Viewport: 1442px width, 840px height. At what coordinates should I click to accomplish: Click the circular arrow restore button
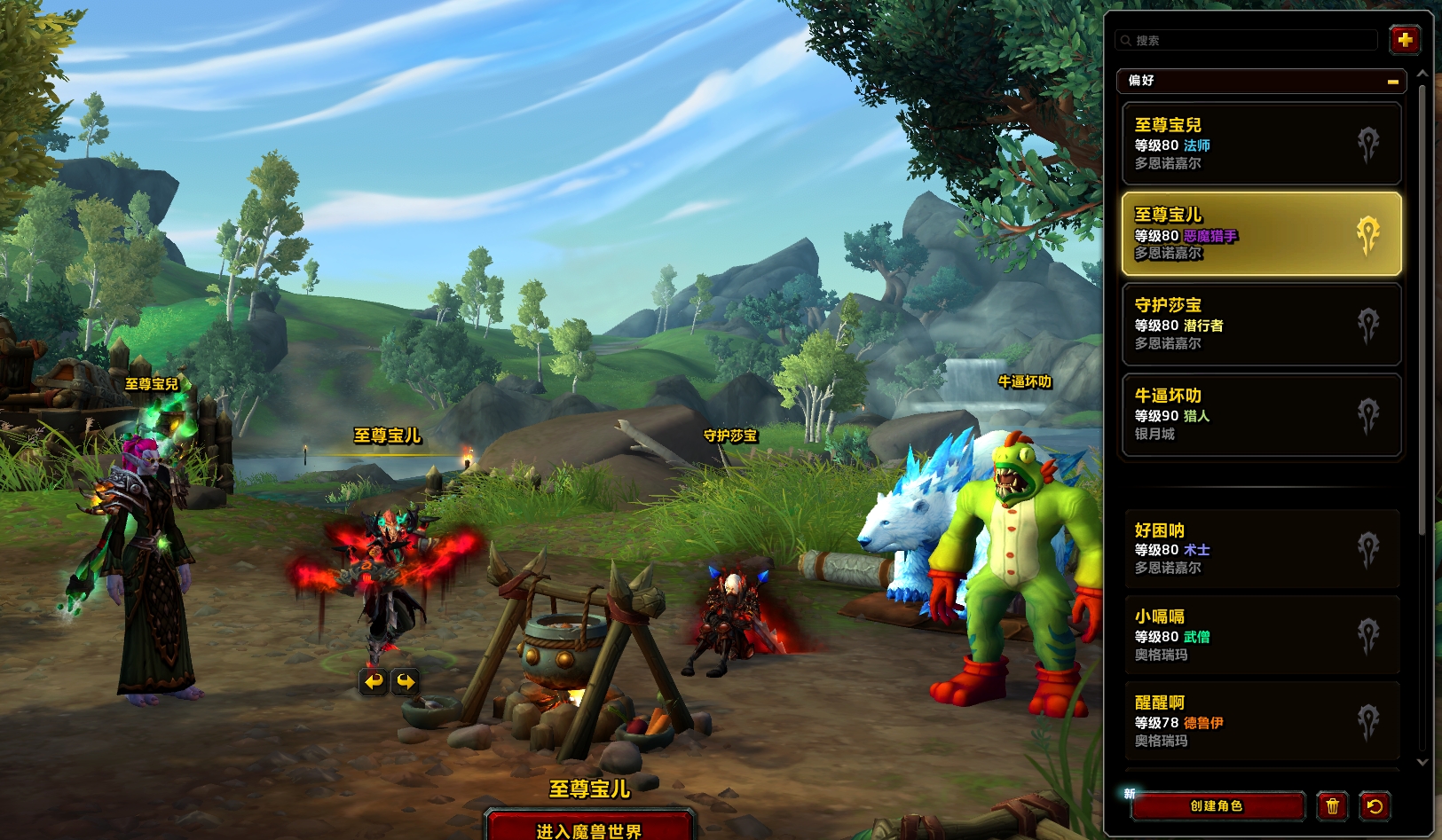(x=1375, y=805)
